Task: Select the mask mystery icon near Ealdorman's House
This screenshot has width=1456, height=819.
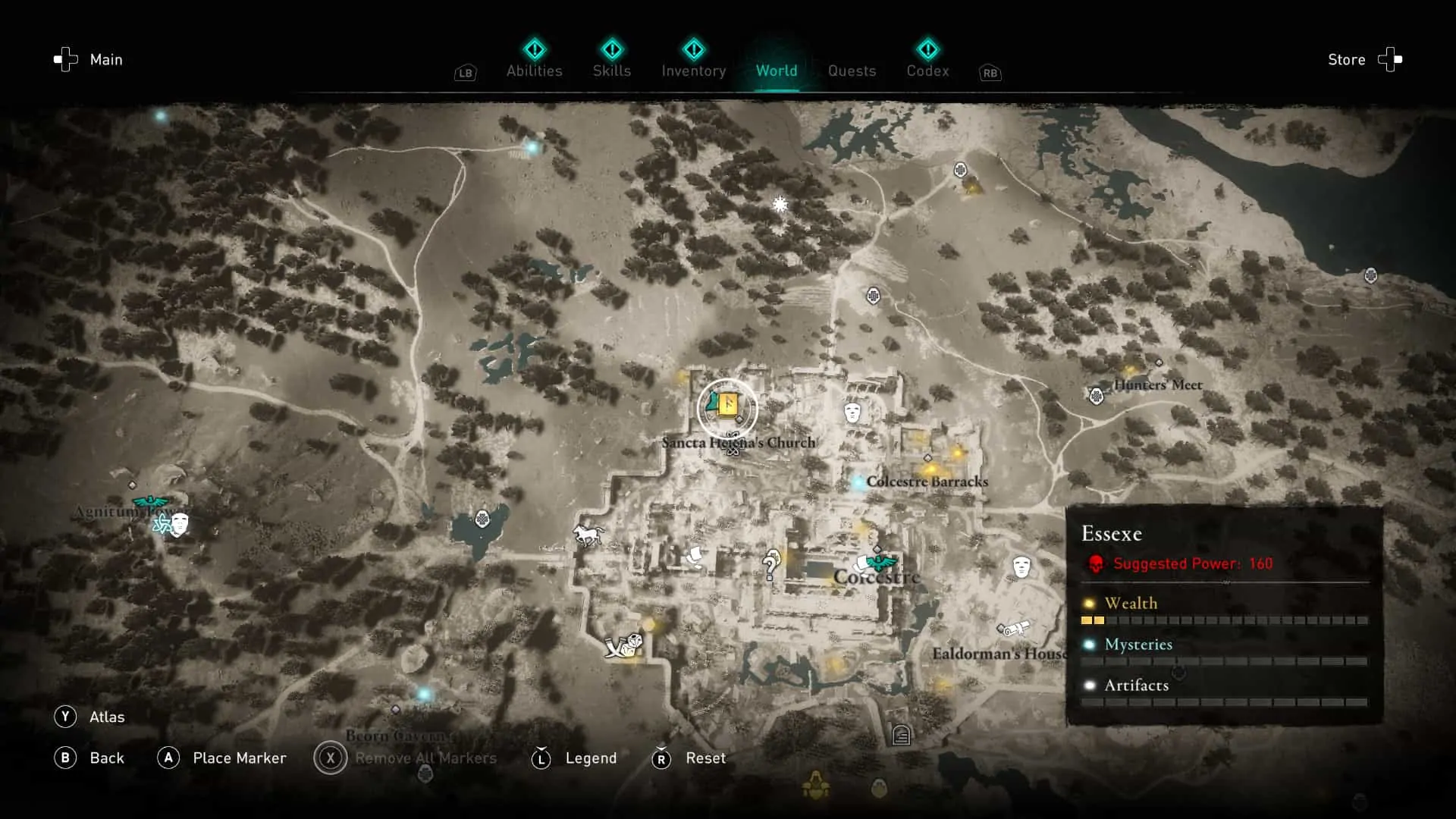Action: point(1020,565)
